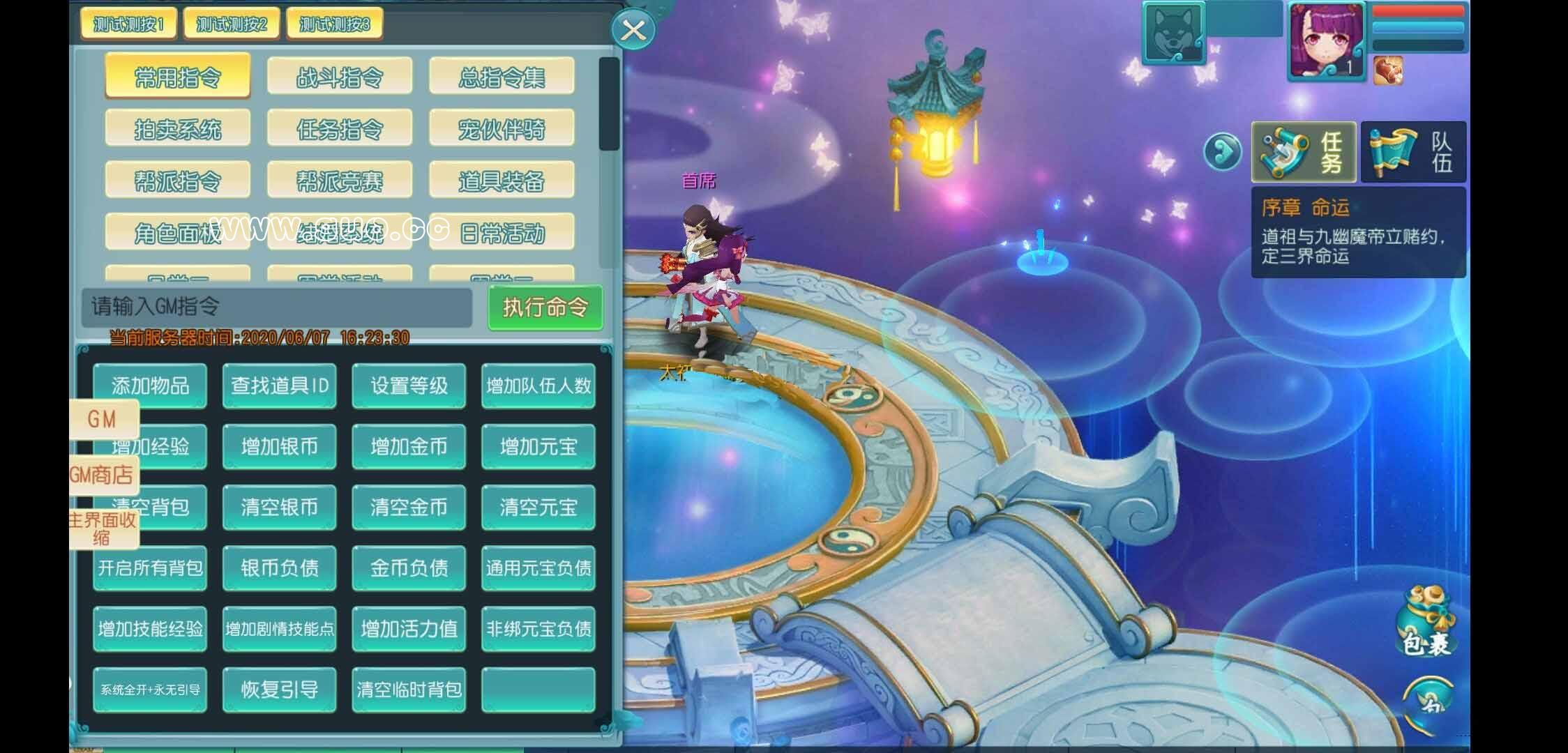Click the 测试测按1 top tab

tap(128, 24)
